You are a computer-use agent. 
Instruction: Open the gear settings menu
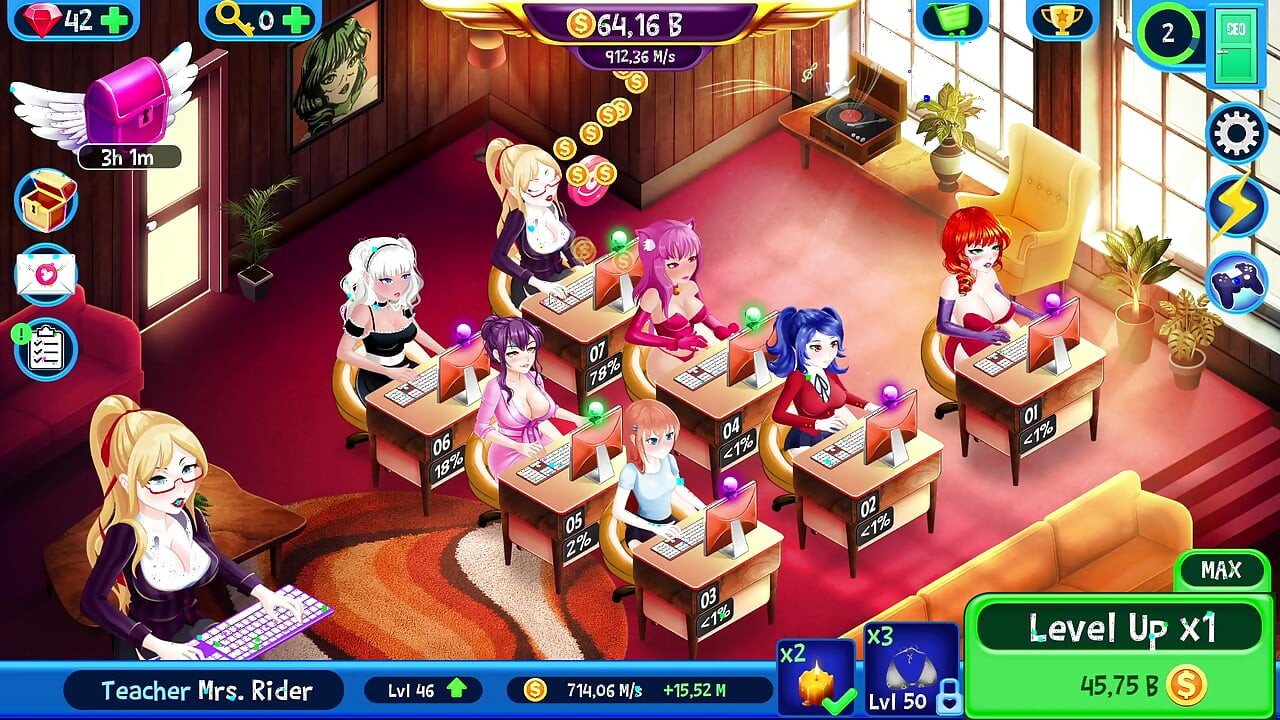1237,133
